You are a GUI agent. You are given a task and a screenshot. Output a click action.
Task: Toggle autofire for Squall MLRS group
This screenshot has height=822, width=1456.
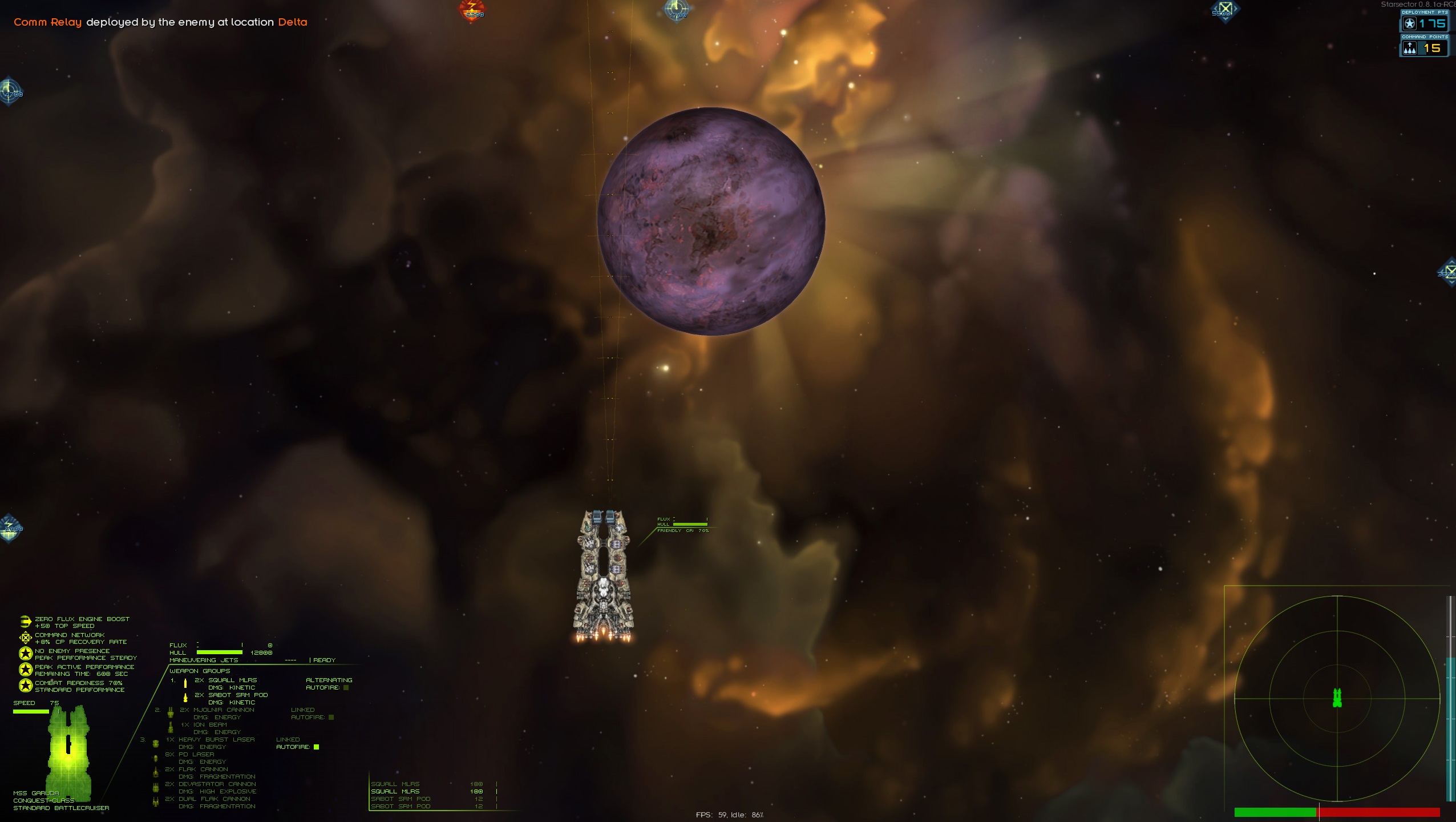(x=346, y=688)
